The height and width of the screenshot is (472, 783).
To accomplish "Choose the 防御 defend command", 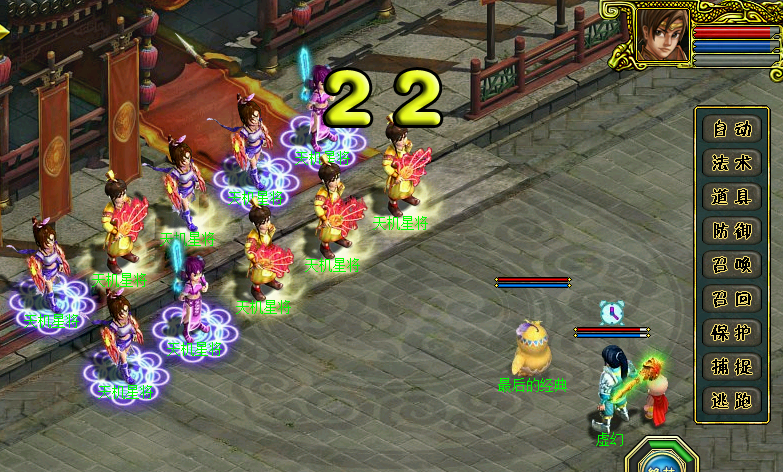I will pyautogui.click(x=731, y=231).
